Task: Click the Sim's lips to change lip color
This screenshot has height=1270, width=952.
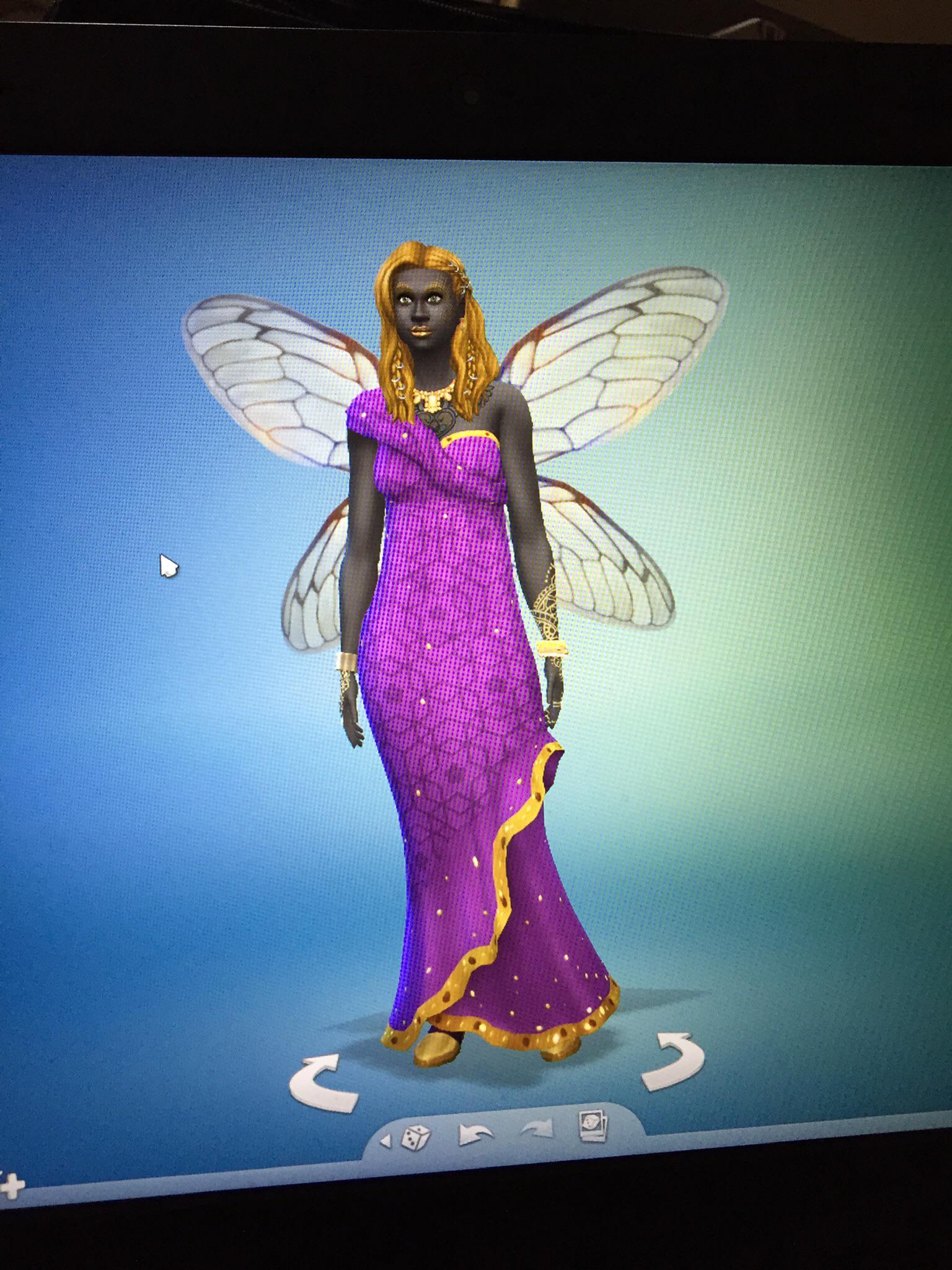Action: click(421, 331)
